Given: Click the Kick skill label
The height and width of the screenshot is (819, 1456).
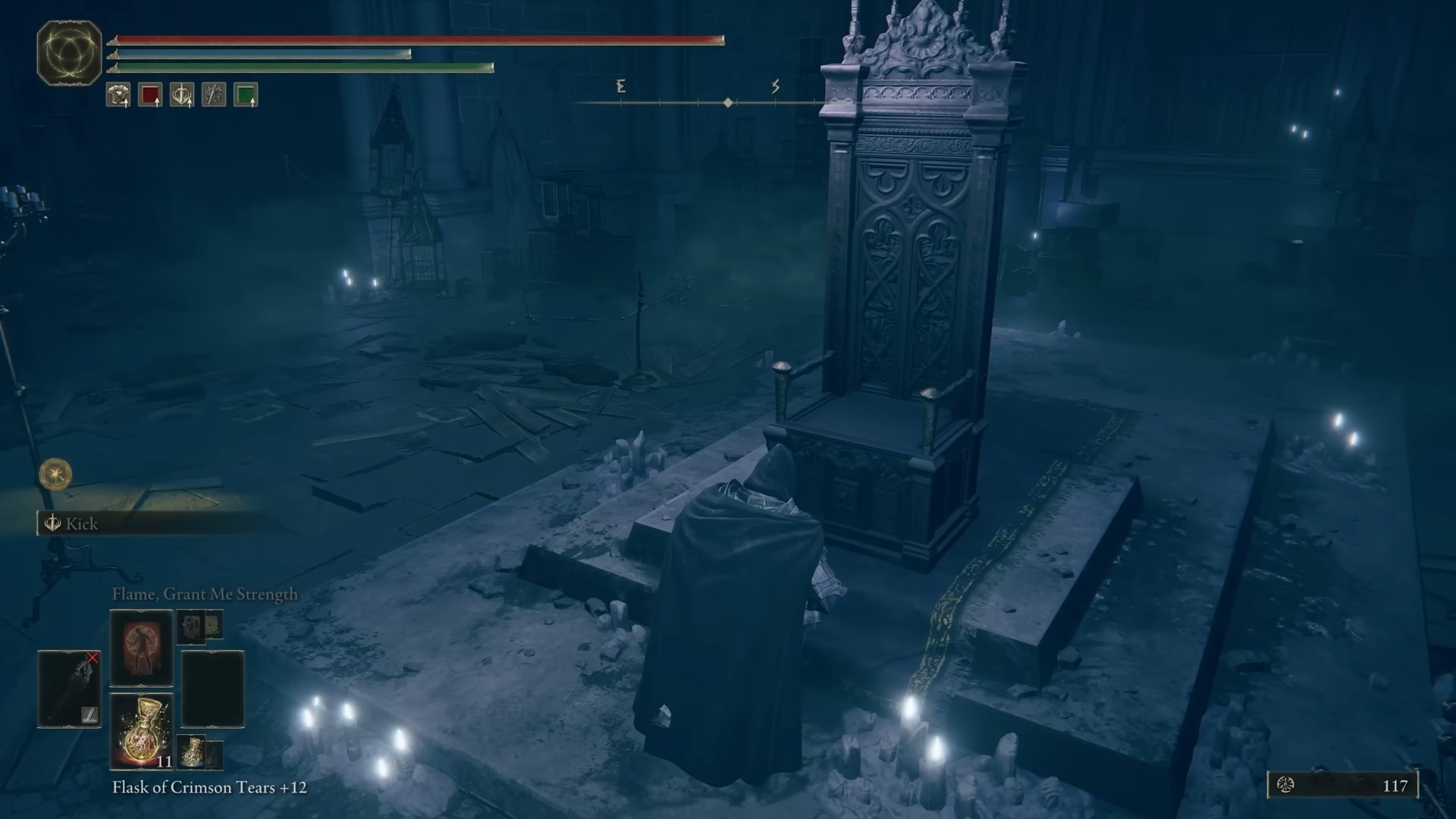Looking at the screenshot, I should click(81, 524).
